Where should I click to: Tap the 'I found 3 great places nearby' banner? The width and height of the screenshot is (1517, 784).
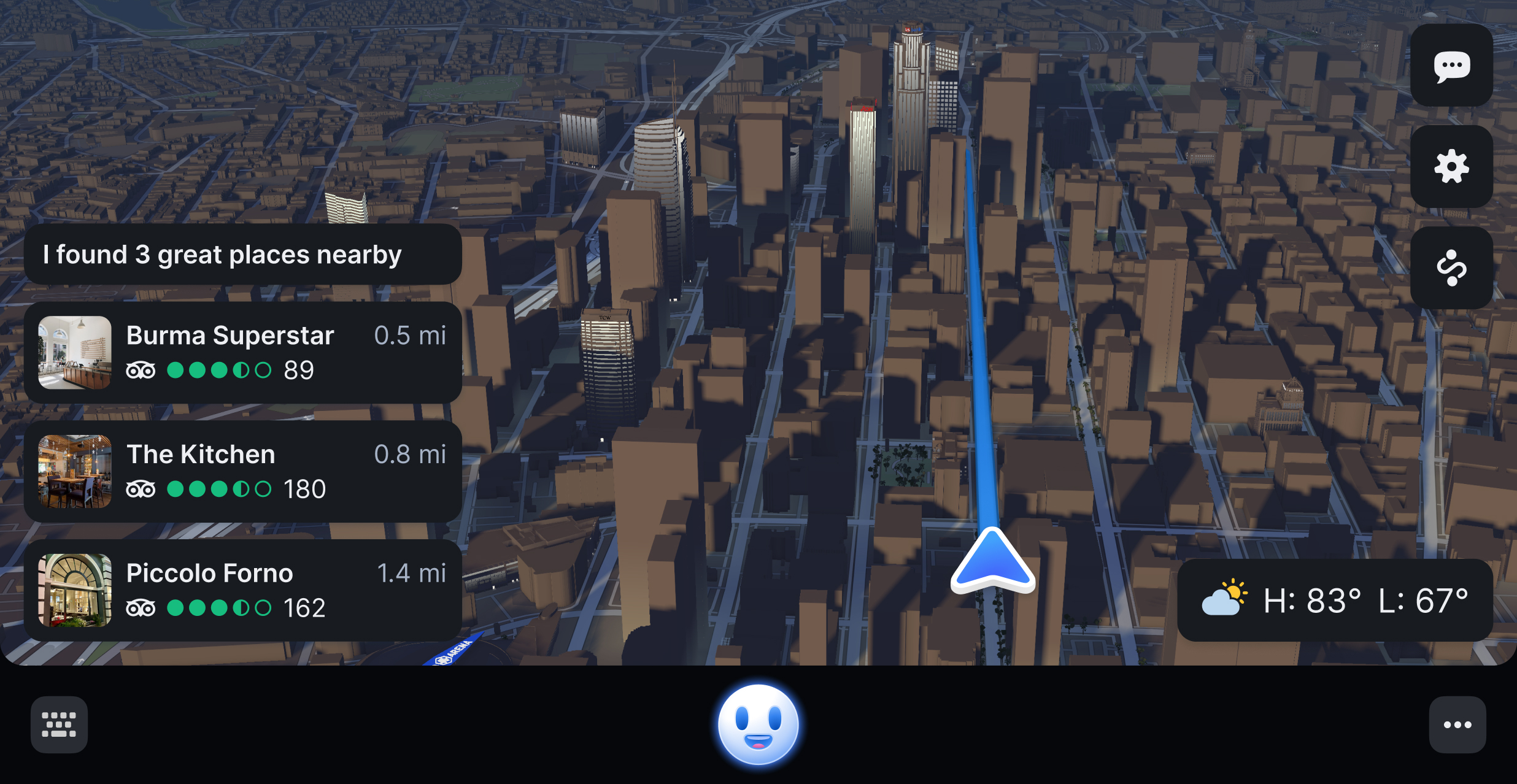[244, 254]
